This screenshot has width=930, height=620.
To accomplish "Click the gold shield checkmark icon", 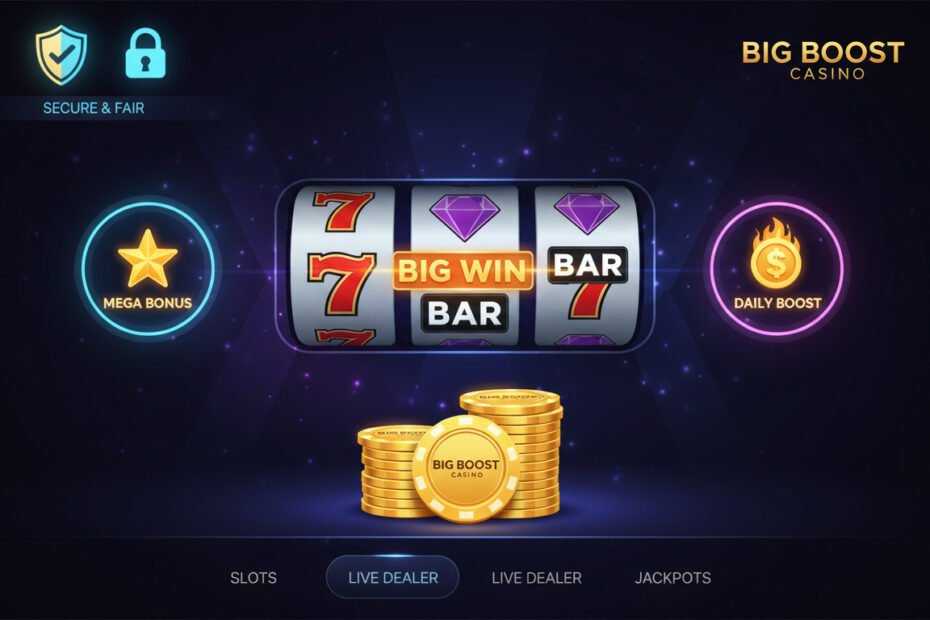I will 61,54.
